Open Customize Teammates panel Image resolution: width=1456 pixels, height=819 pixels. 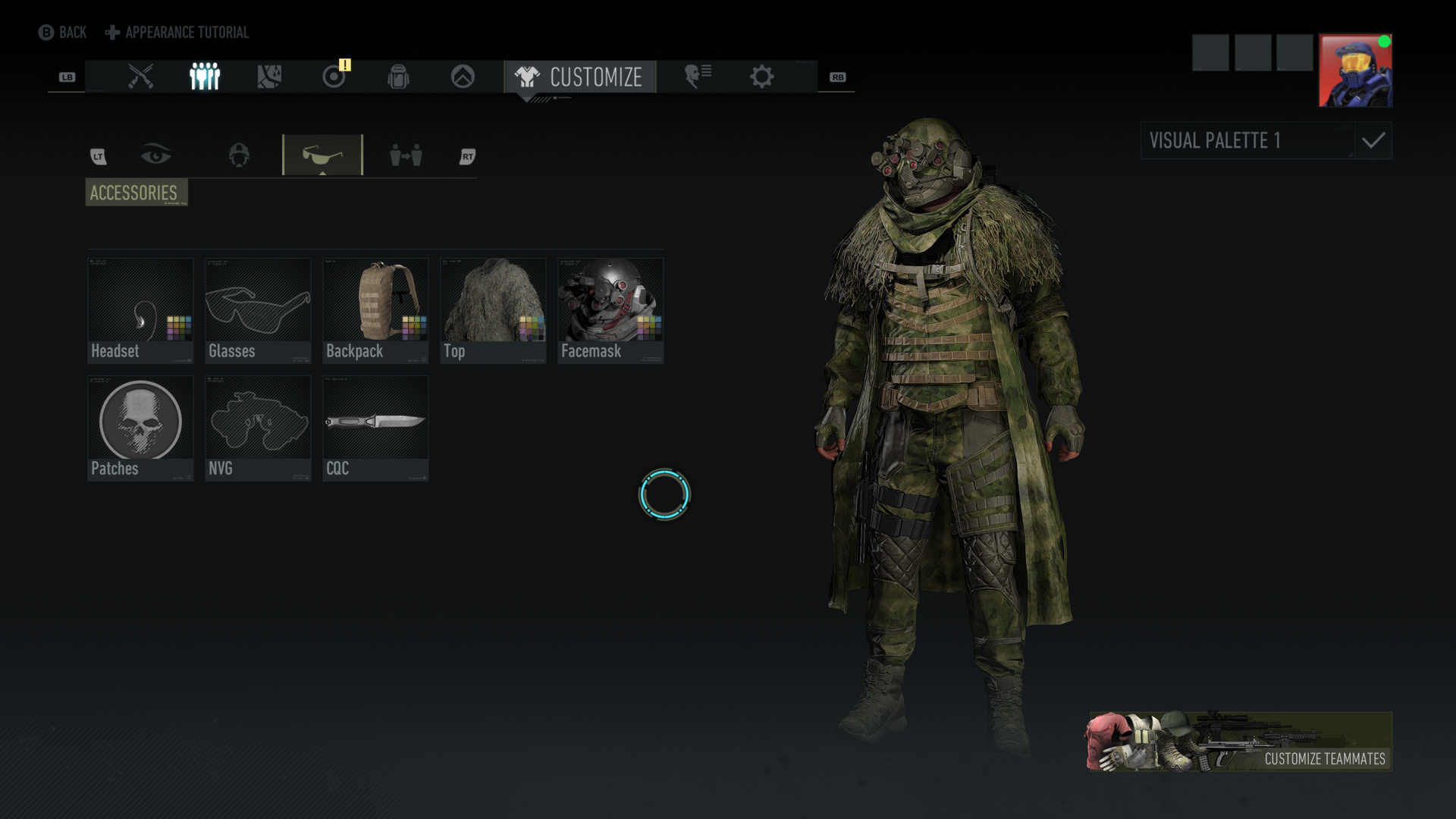click(1241, 741)
